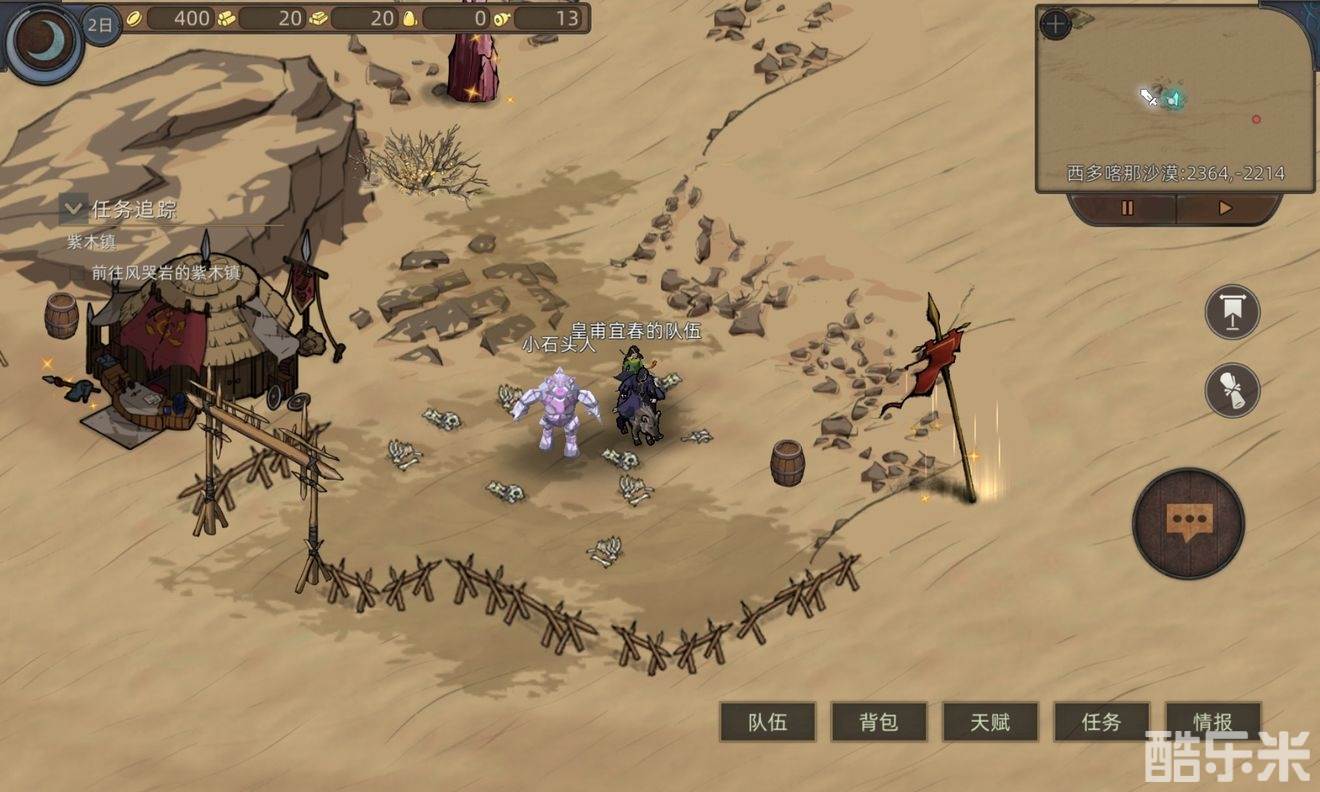Open the 任务 quest log
1320x792 pixels.
1101,722
